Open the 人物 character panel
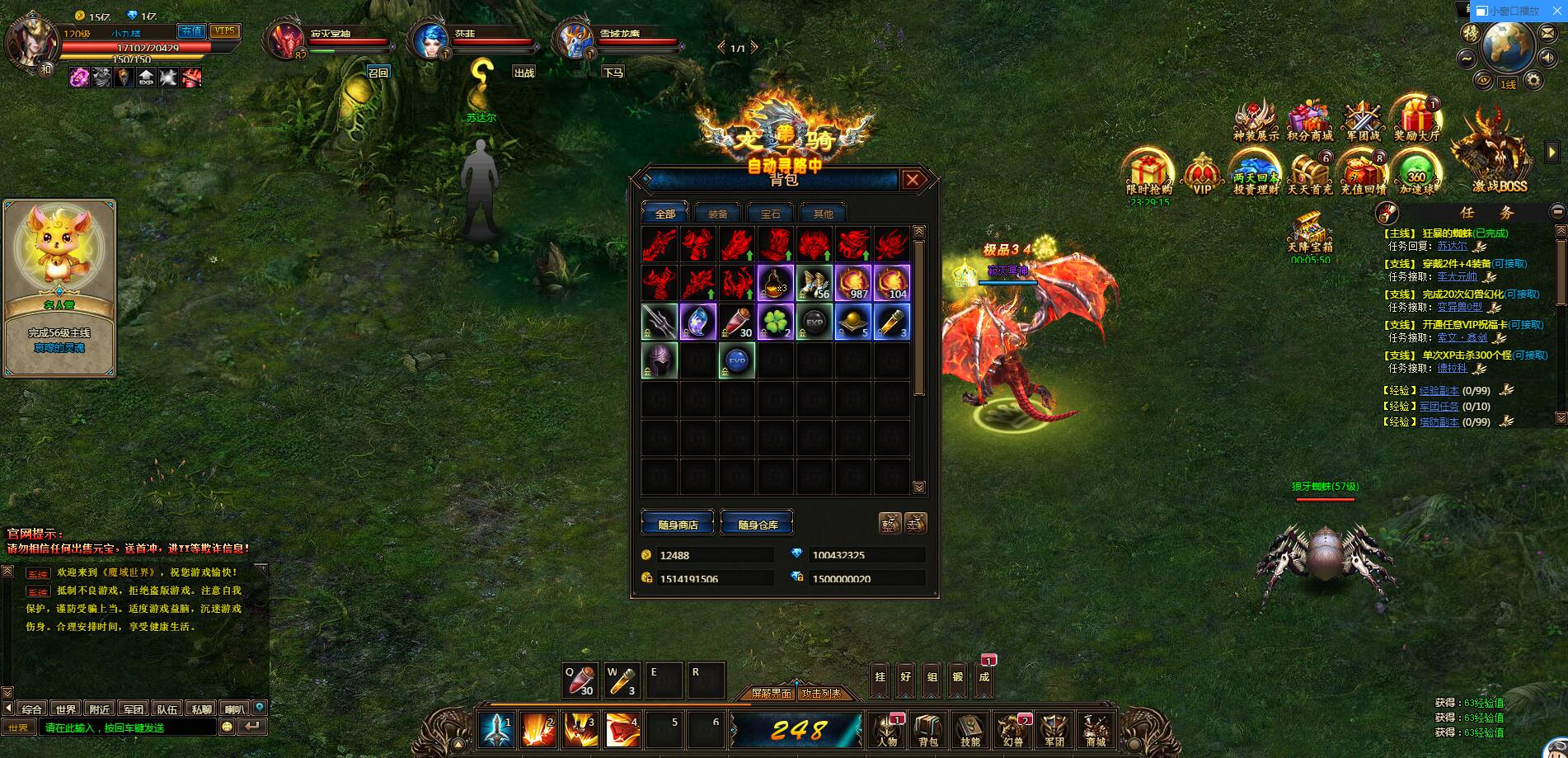Image resolution: width=1568 pixels, height=758 pixels. (x=888, y=730)
